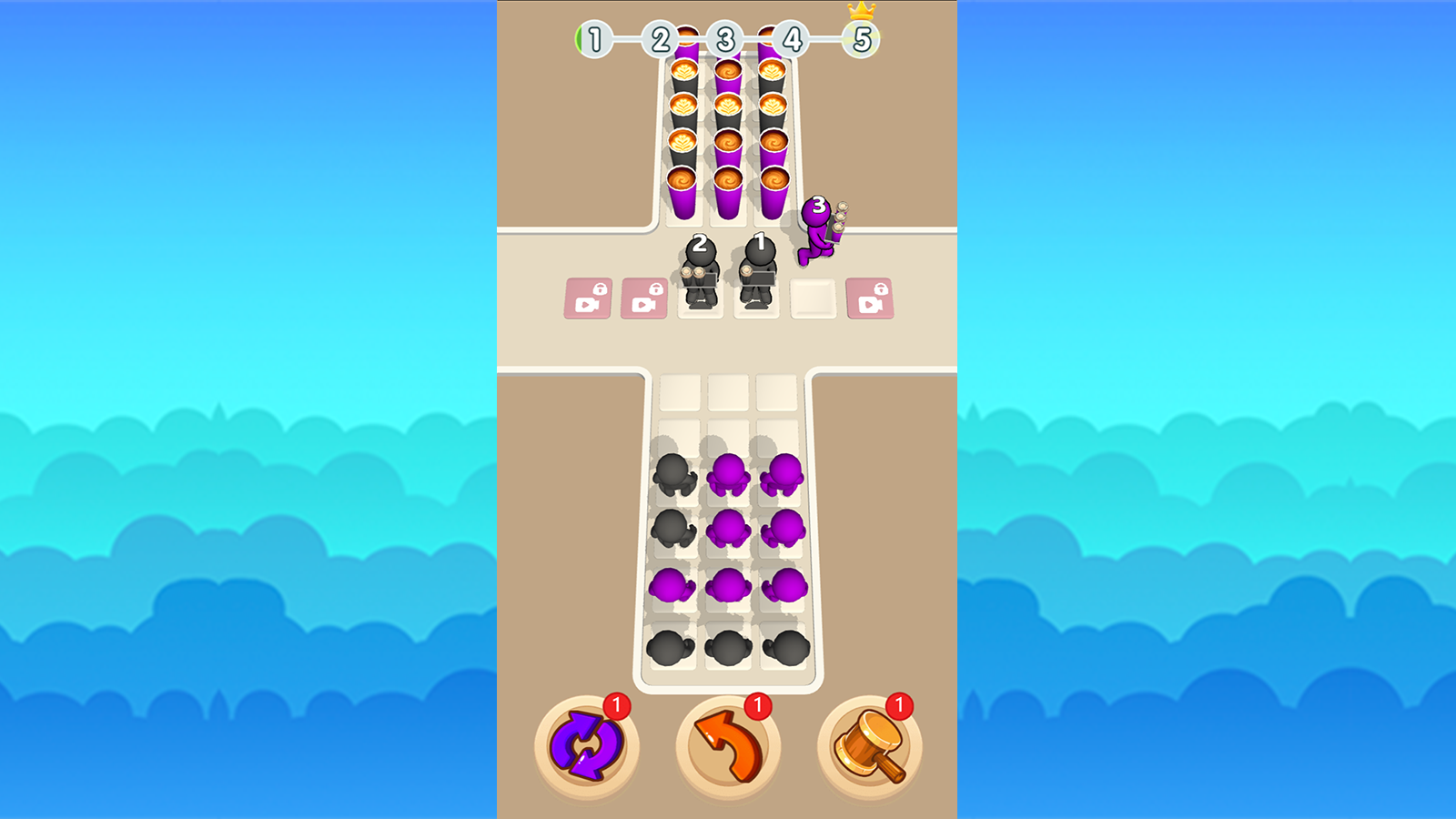
Task: Tap level node 3 on the progress bar
Action: click(x=726, y=38)
